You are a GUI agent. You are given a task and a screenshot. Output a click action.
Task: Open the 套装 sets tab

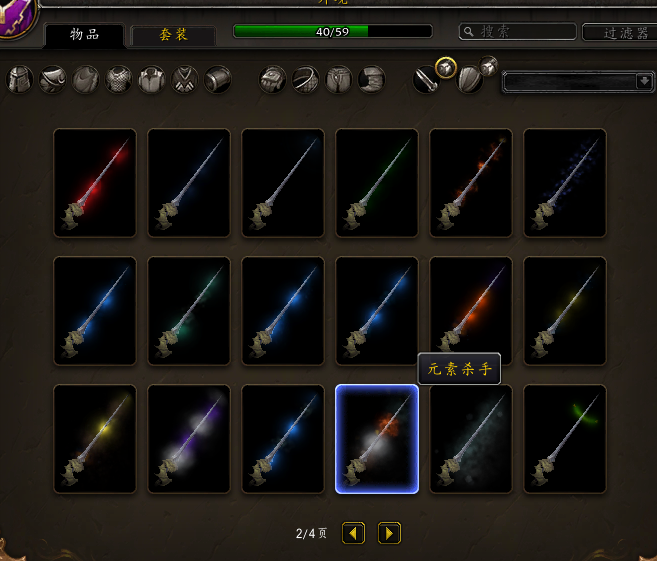pos(173,35)
